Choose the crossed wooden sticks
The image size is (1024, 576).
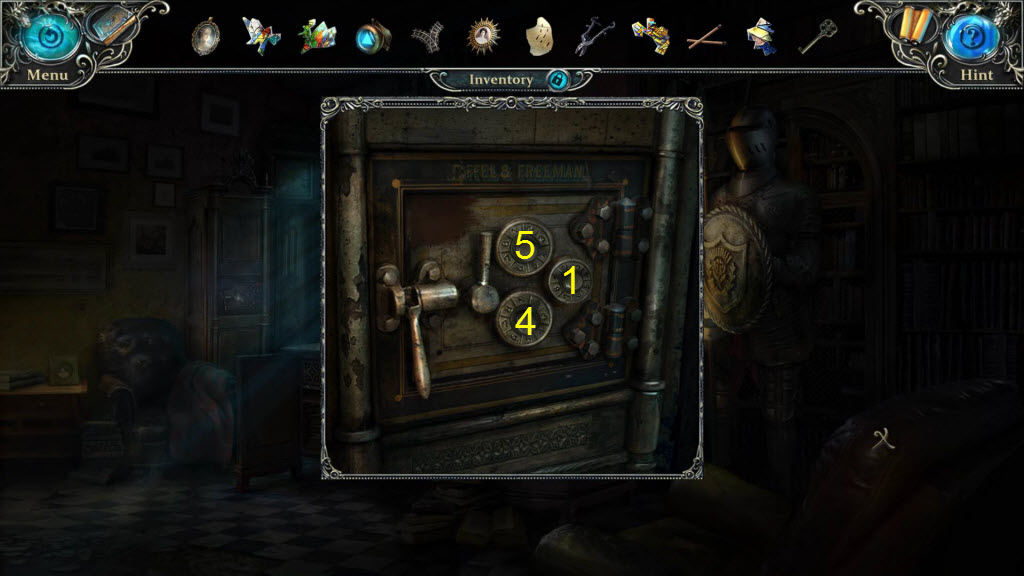point(706,38)
